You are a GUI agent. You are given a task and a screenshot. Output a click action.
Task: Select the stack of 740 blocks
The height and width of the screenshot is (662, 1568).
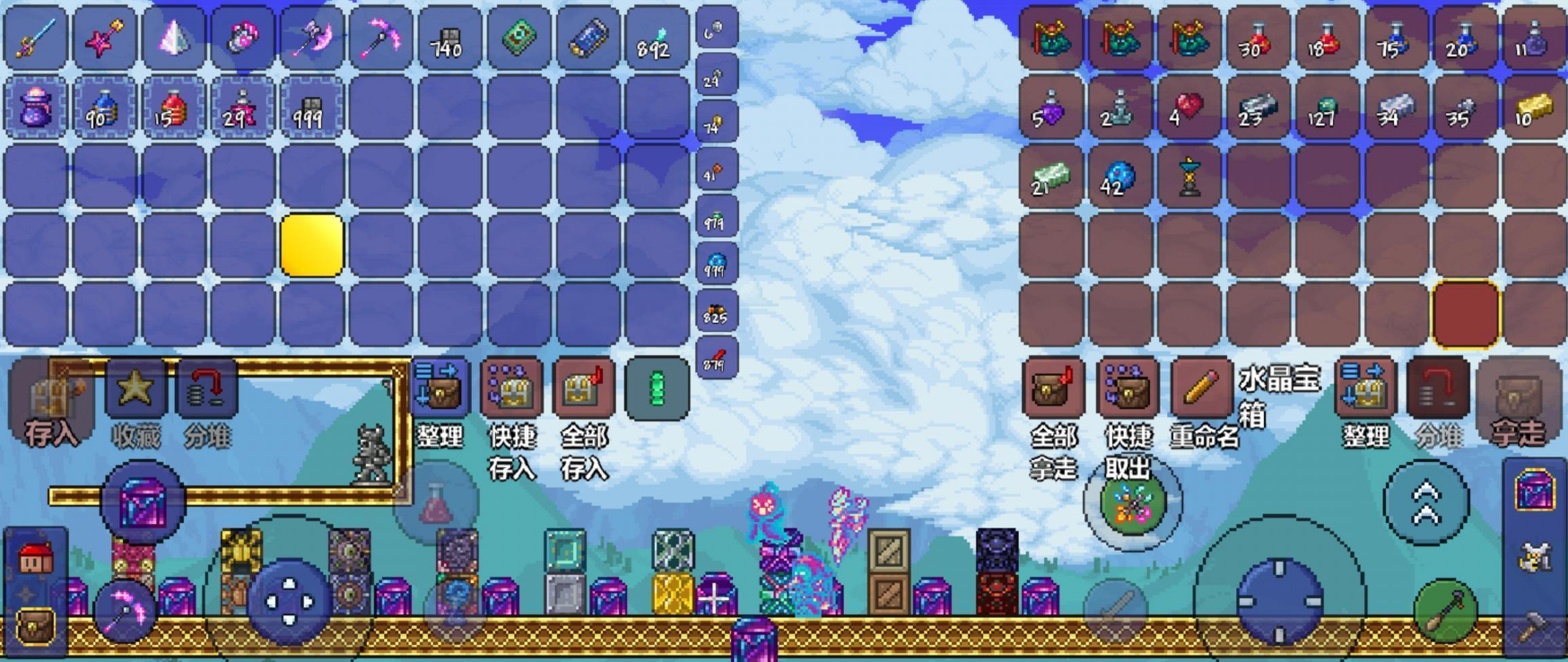449,39
